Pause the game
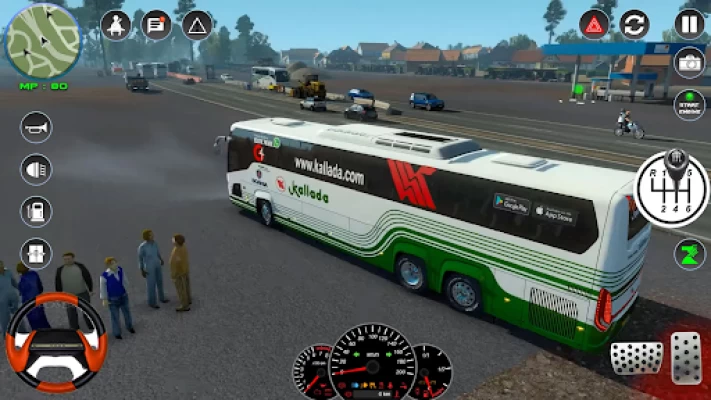Screen dimensions: 711x400 690,24
